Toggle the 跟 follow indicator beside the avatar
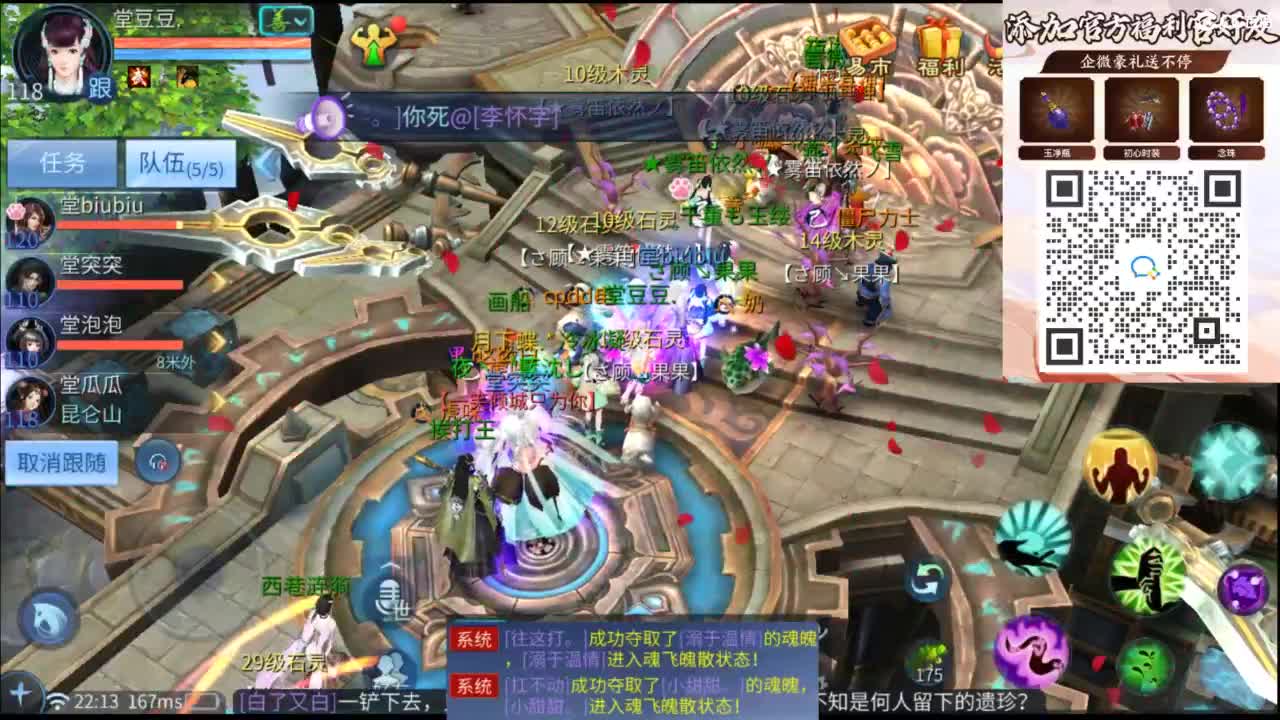This screenshot has height=720, width=1280. coord(103,88)
